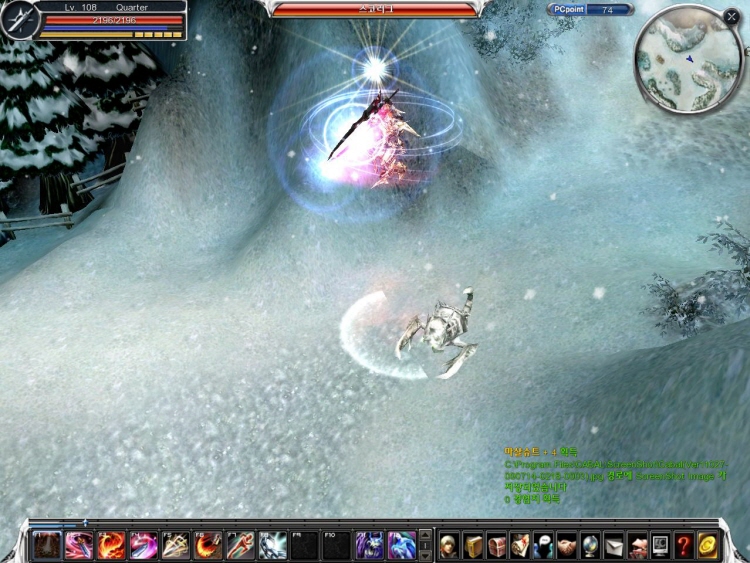Open the computer monitor options icon

click(660, 545)
